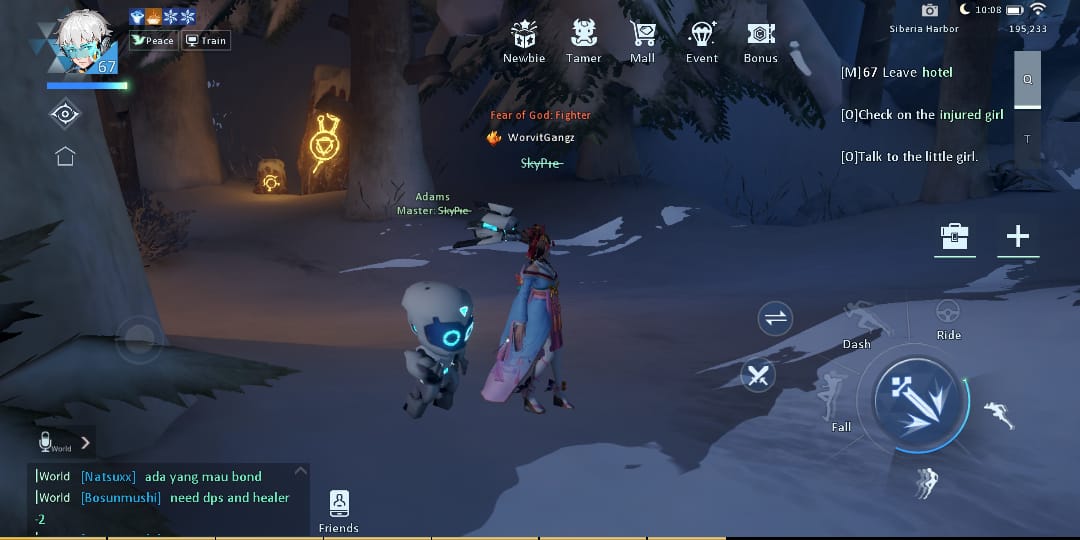Open the Bonus rewards menu
Screen dimensions: 1080x540
tap(761, 40)
